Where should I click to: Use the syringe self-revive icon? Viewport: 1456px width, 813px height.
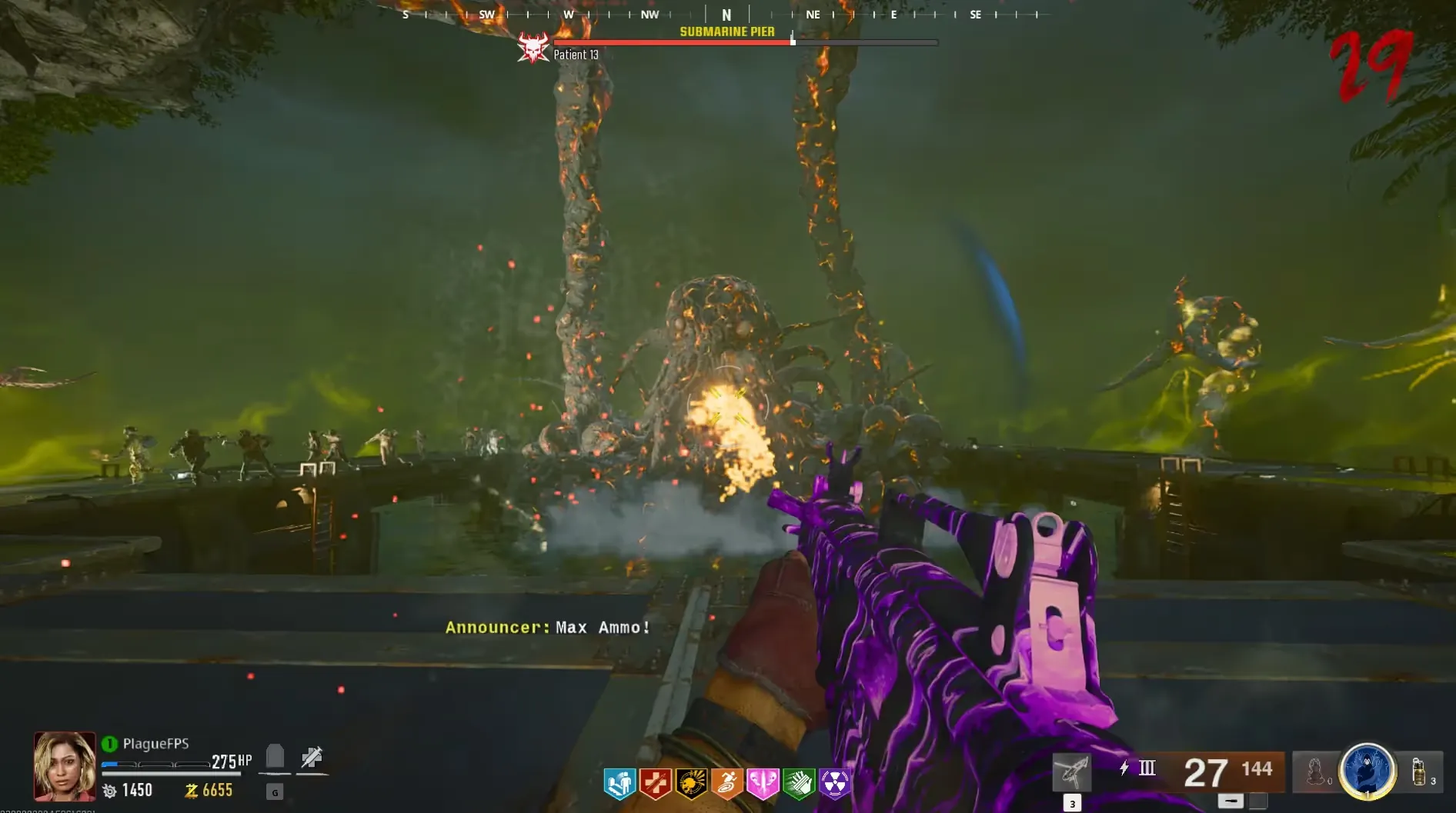pyautogui.click(x=312, y=758)
